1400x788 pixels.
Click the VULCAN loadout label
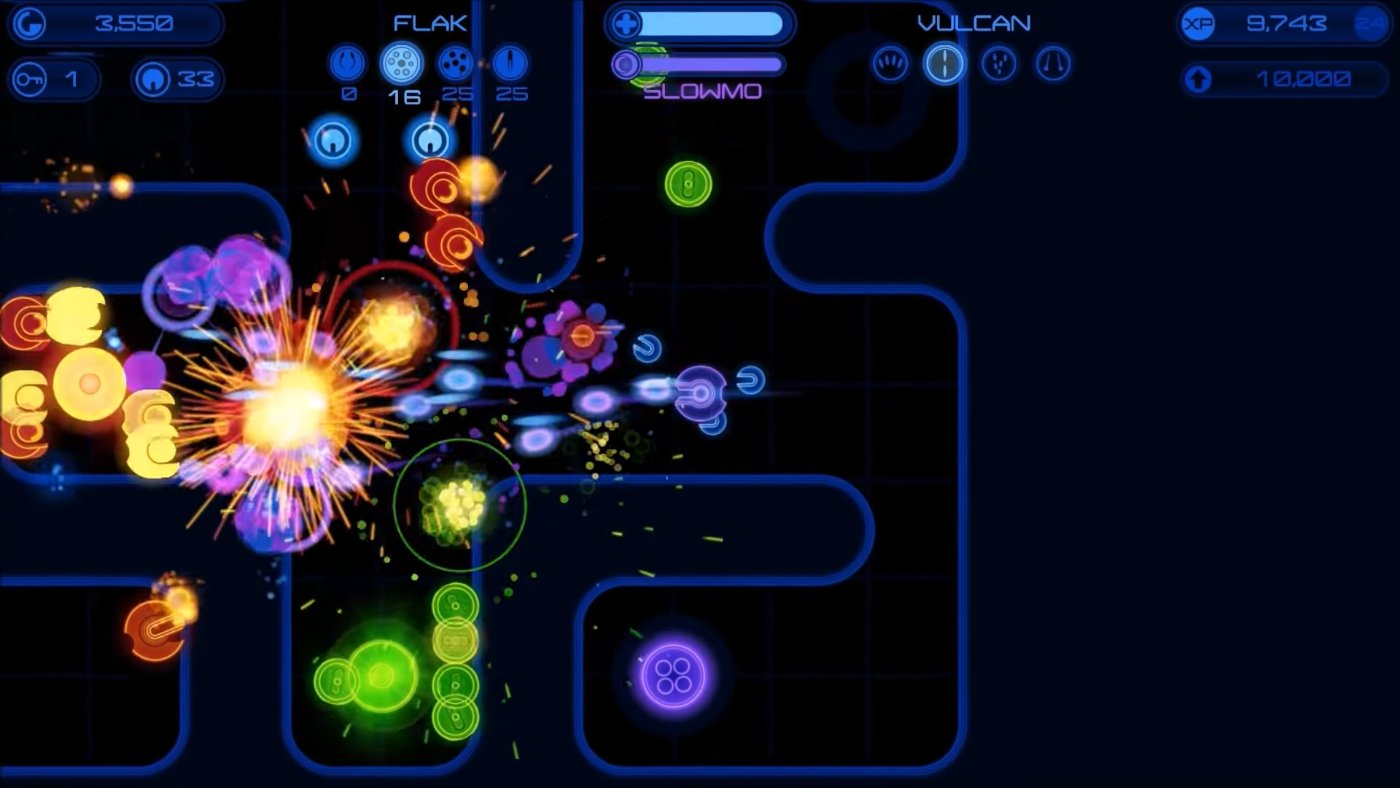(x=972, y=22)
